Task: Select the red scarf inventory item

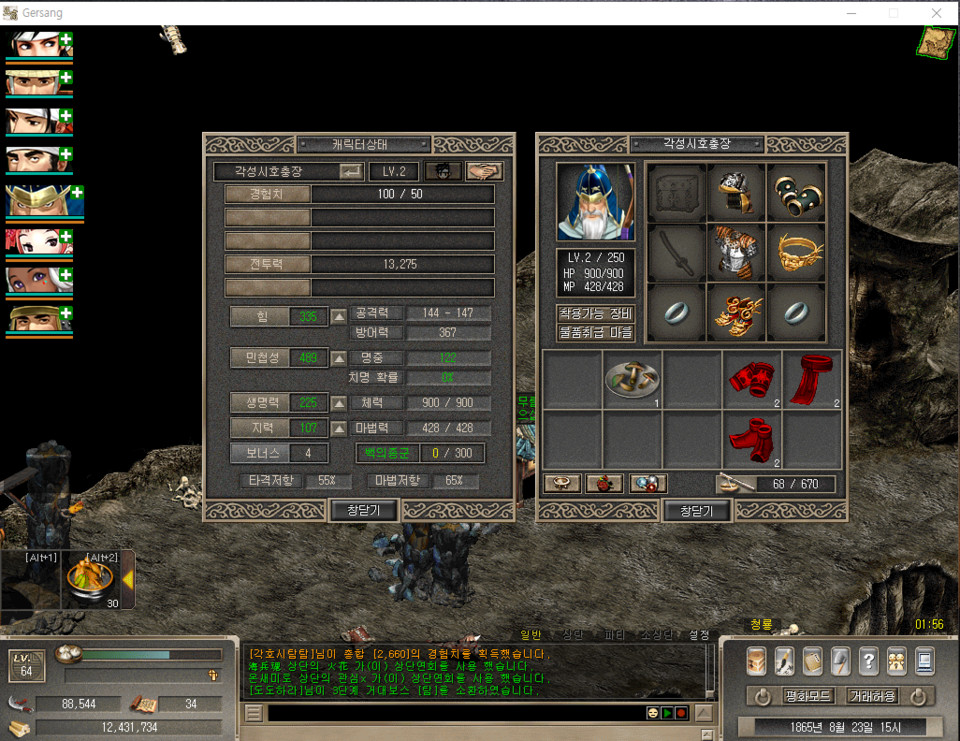Action: (x=812, y=379)
